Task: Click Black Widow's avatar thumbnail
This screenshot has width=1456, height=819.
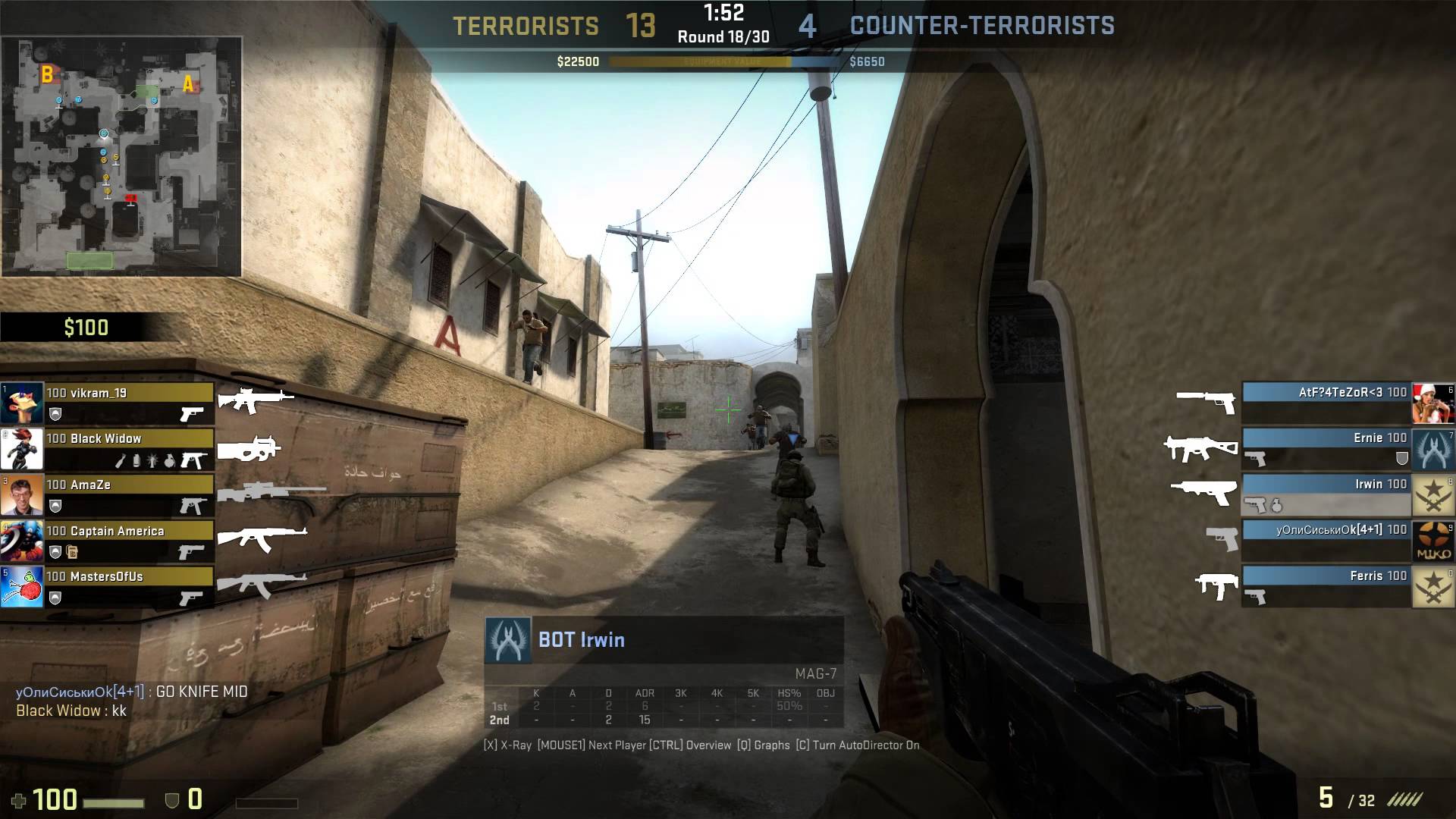Action: (x=22, y=449)
